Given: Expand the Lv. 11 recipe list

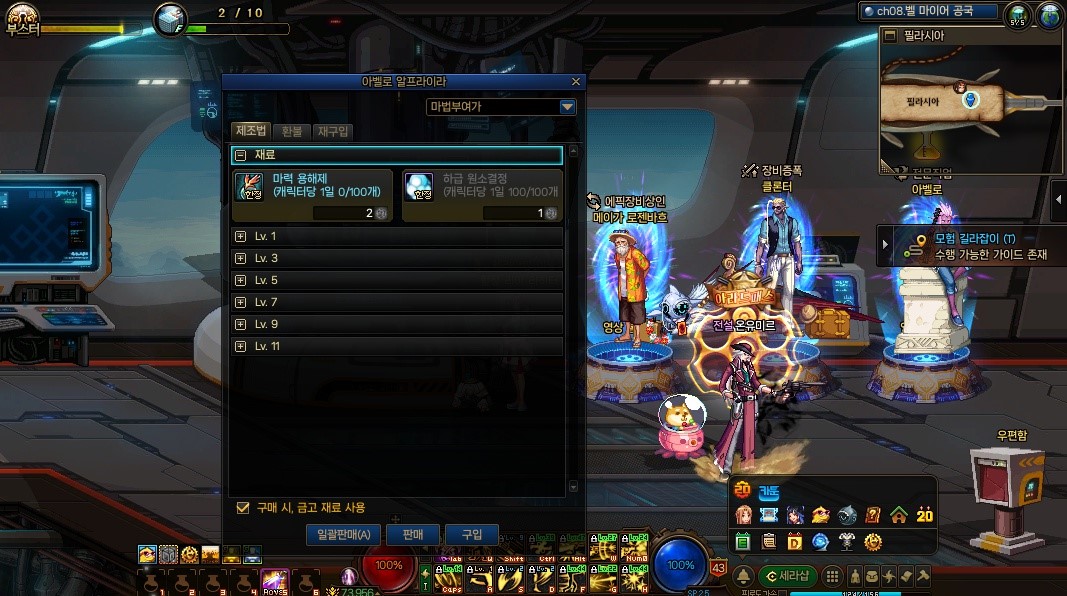Looking at the screenshot, I should 240,346.
